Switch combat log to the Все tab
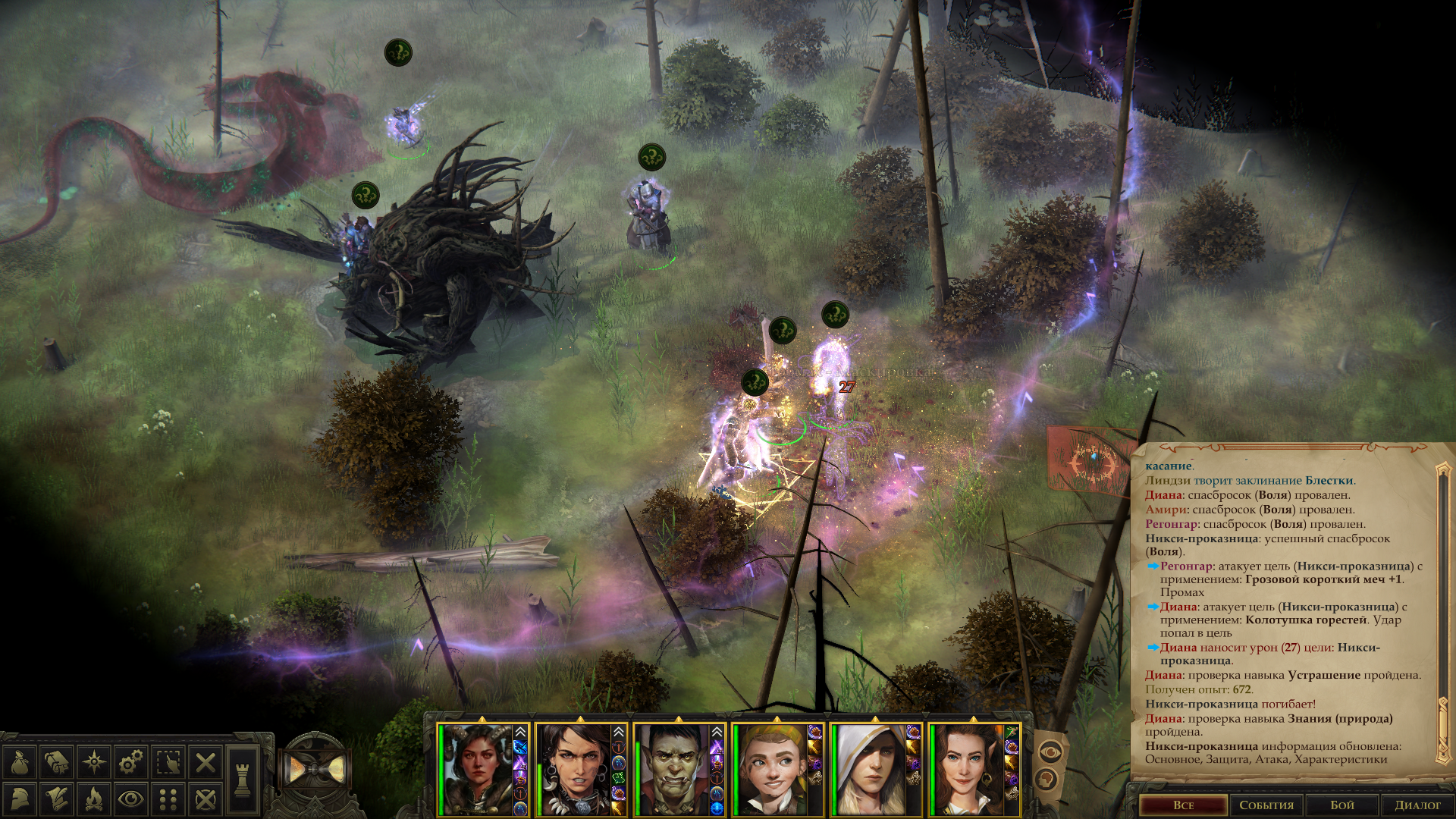1456x819 pixels. (1183, 805)
